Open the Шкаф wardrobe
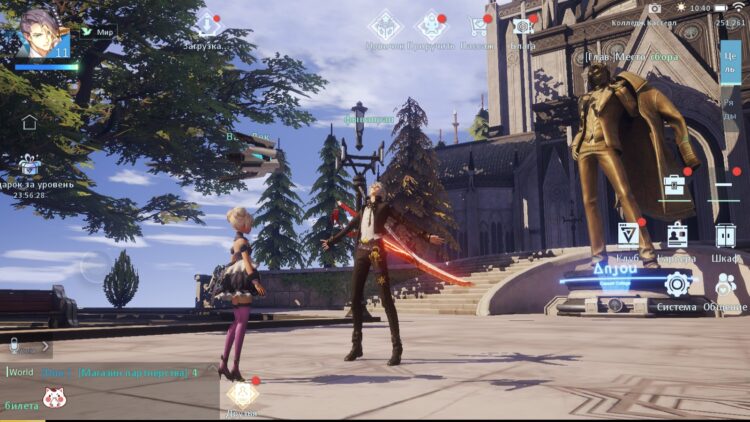Viewport: 750px width, 422px height. (x=726, y=237)
